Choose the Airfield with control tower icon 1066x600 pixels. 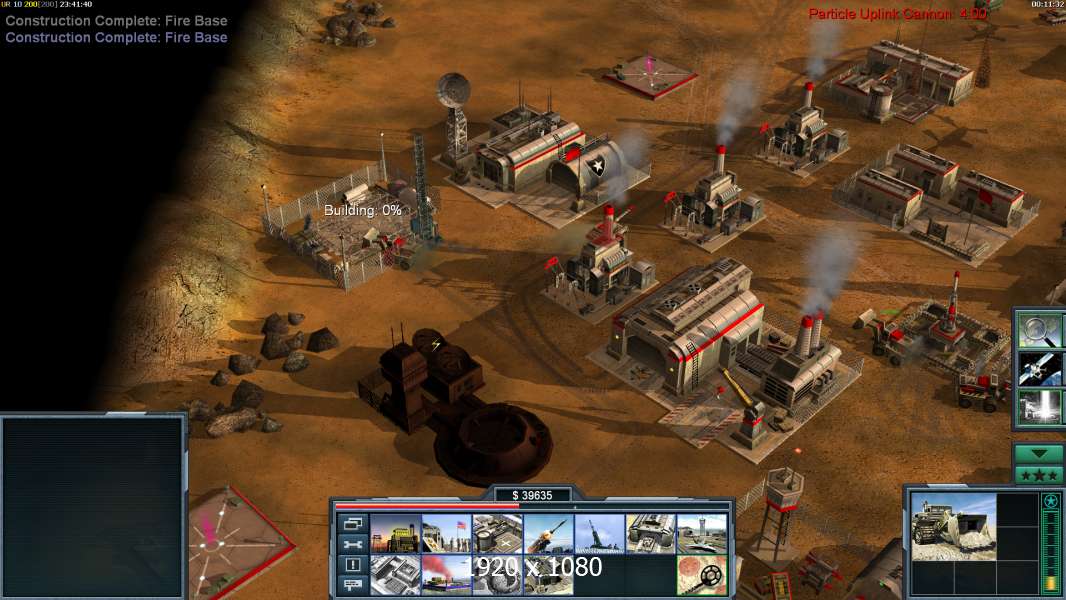coord(702,534)
